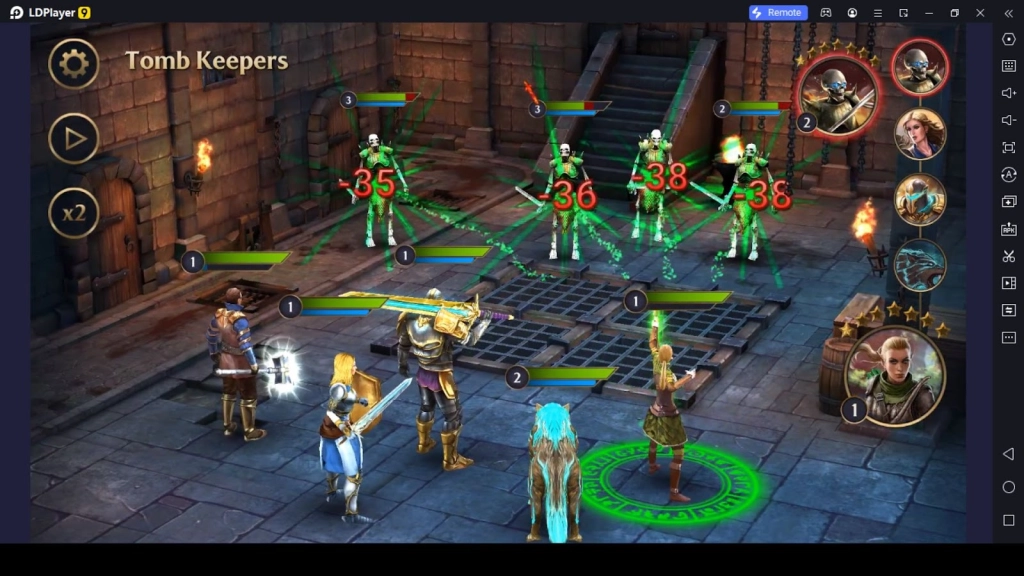This screenshot has width=1024, height=576.
Task: Select the large skeleton warrior turn portrait
Action: pos(839,94)
